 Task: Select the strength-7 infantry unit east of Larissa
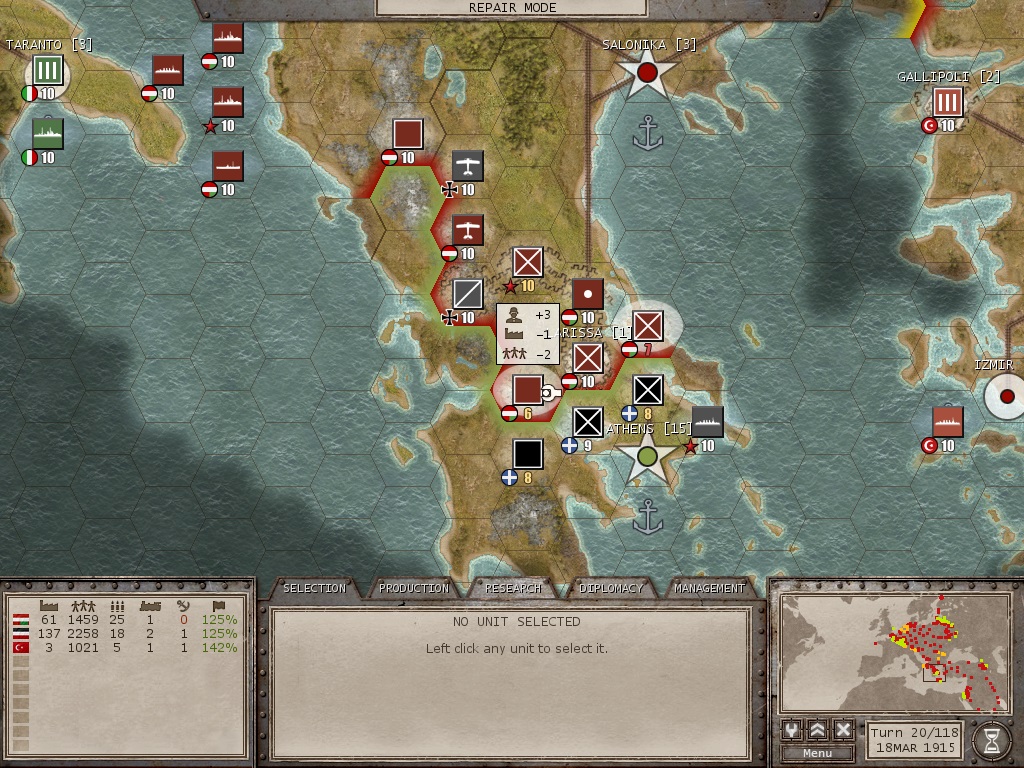tap(648, 326)
